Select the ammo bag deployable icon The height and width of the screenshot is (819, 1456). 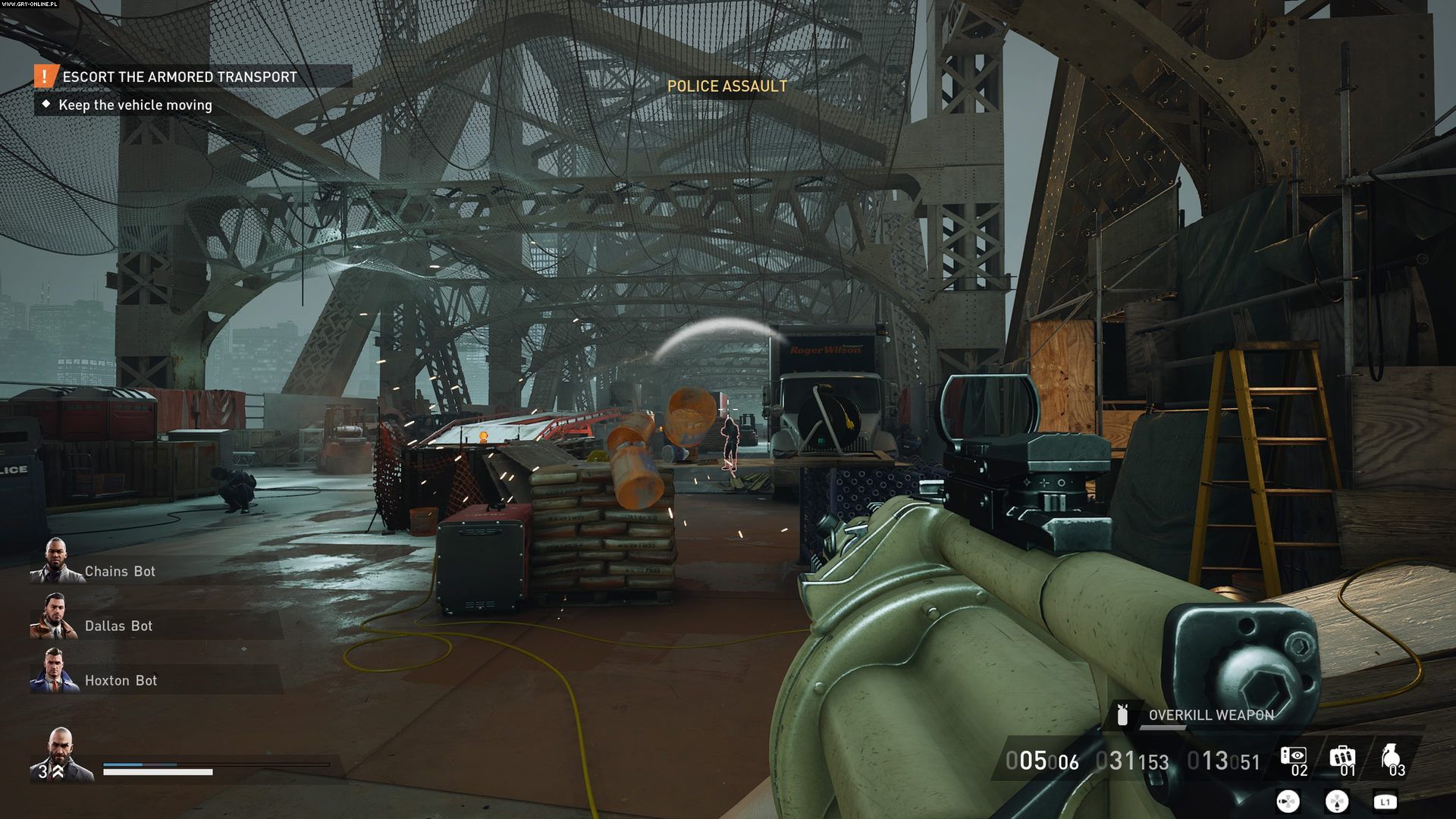[1341, 757]
